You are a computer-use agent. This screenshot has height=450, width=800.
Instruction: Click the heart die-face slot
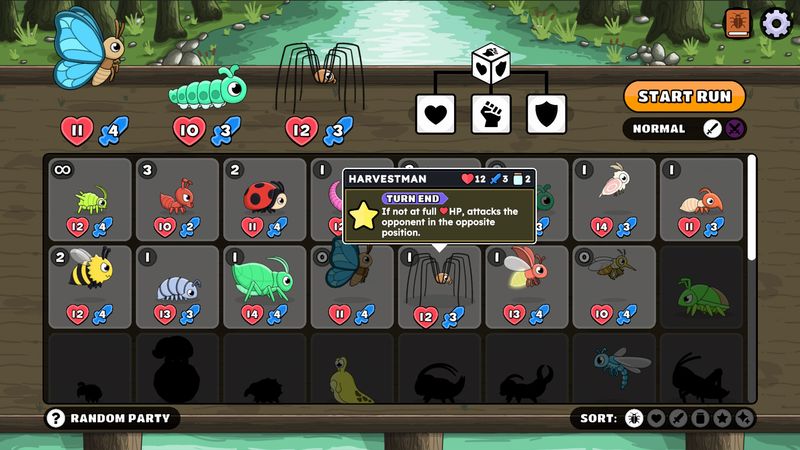click(435, 114)
